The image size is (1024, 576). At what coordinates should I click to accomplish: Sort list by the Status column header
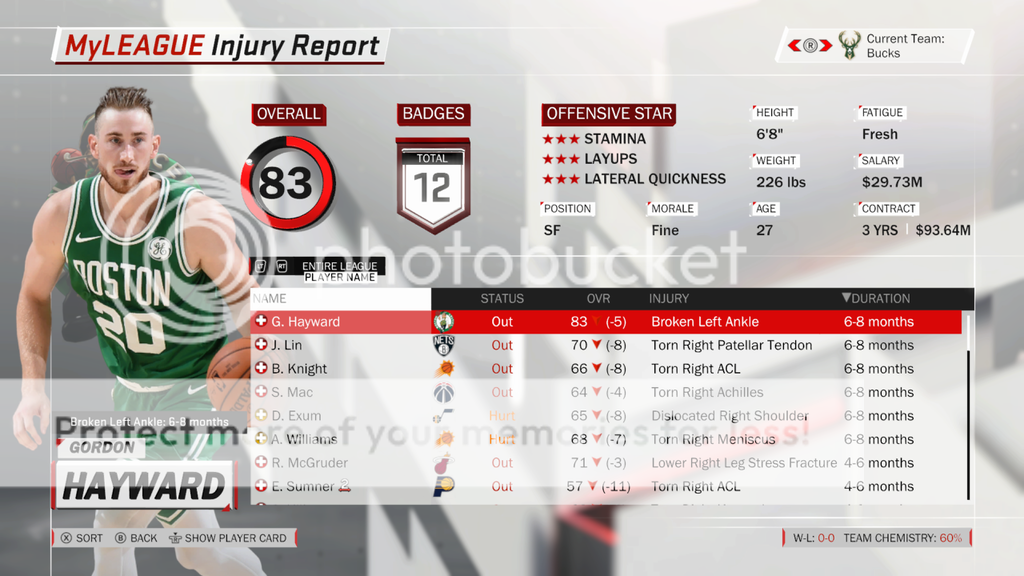502,298
